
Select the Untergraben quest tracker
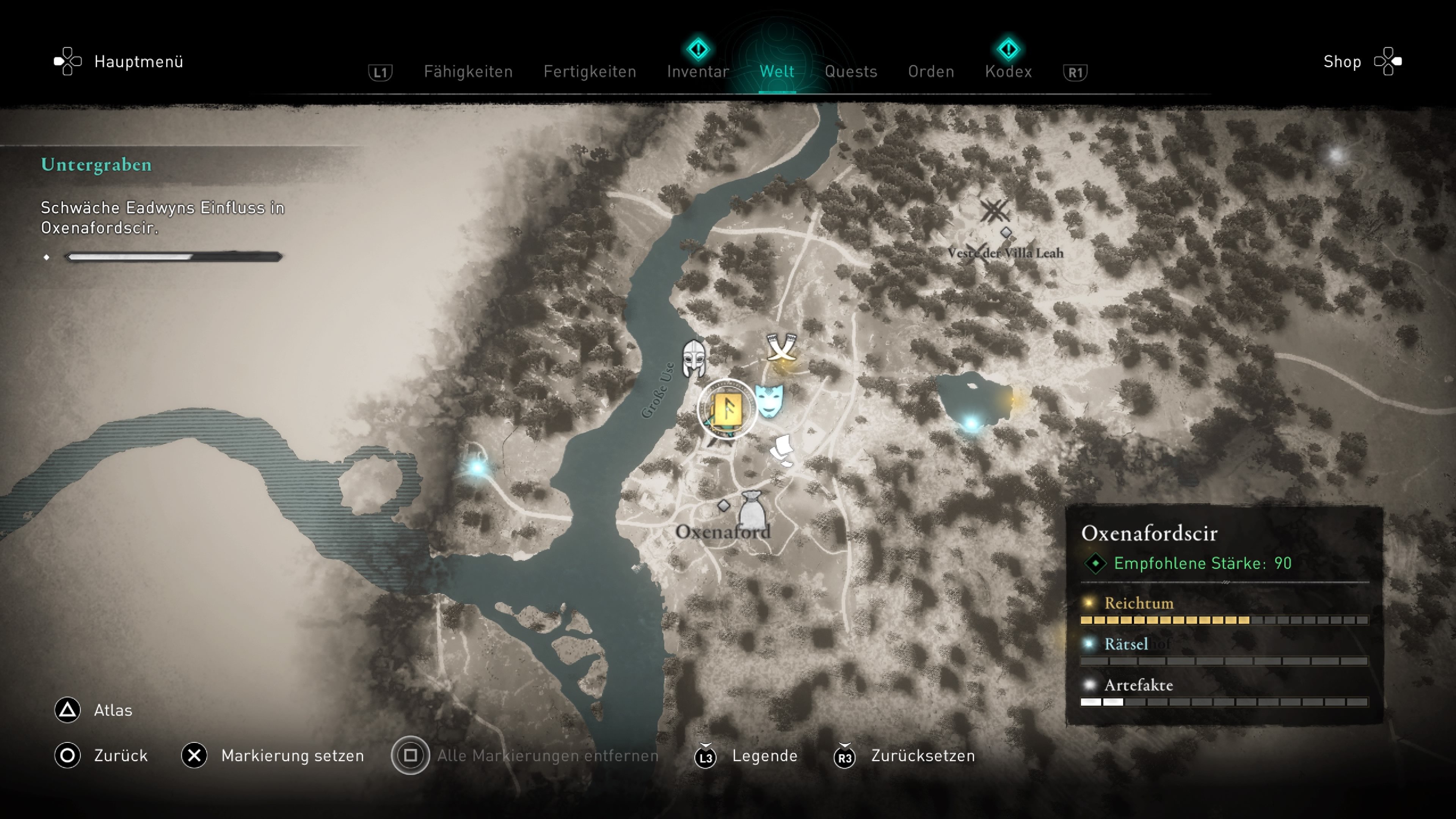click(96, 165)
